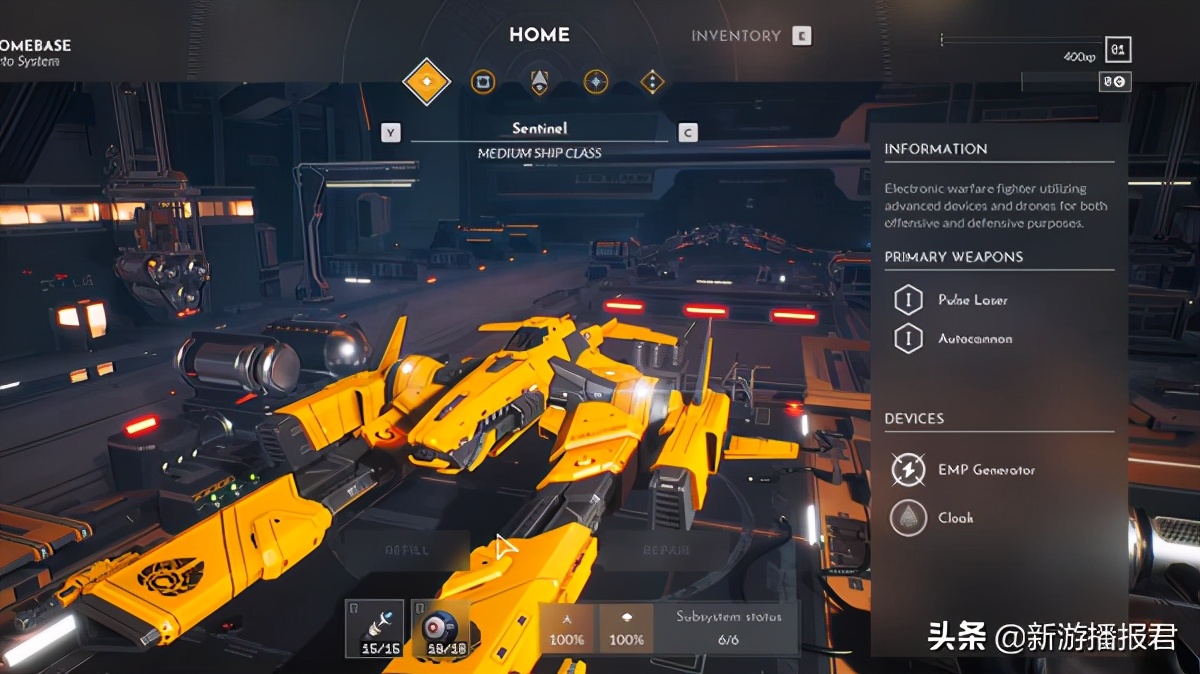
Task: Select the small diamond icon with two dots
Action: point(652,82)
